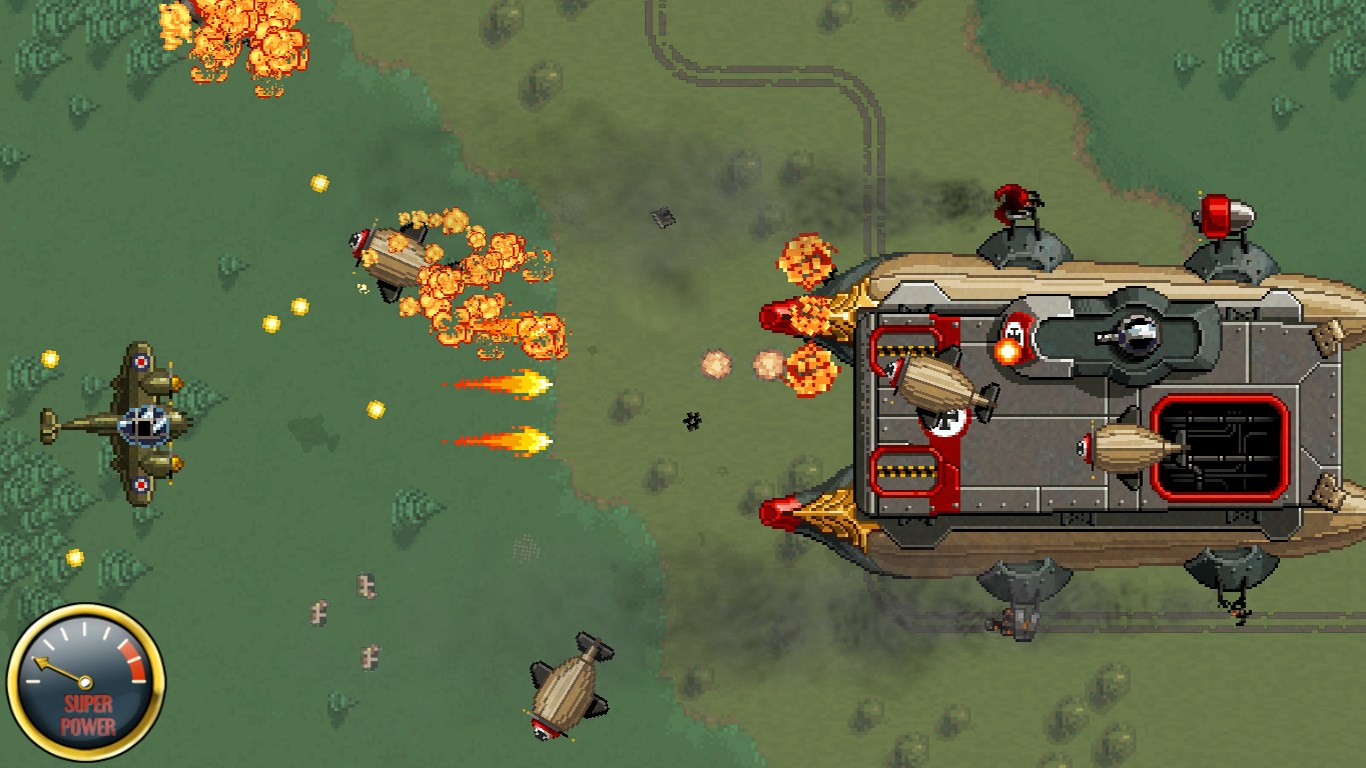Click the boss's central rotating gun turret

1135,335
